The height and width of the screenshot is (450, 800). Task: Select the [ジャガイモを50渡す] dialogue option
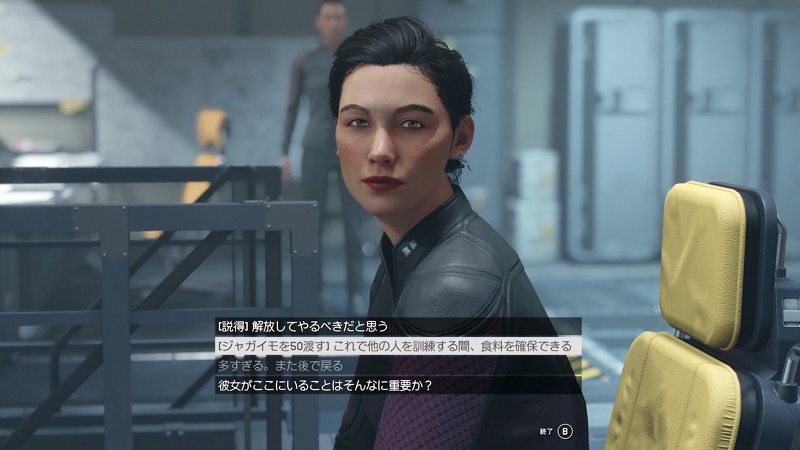[395, 345]
